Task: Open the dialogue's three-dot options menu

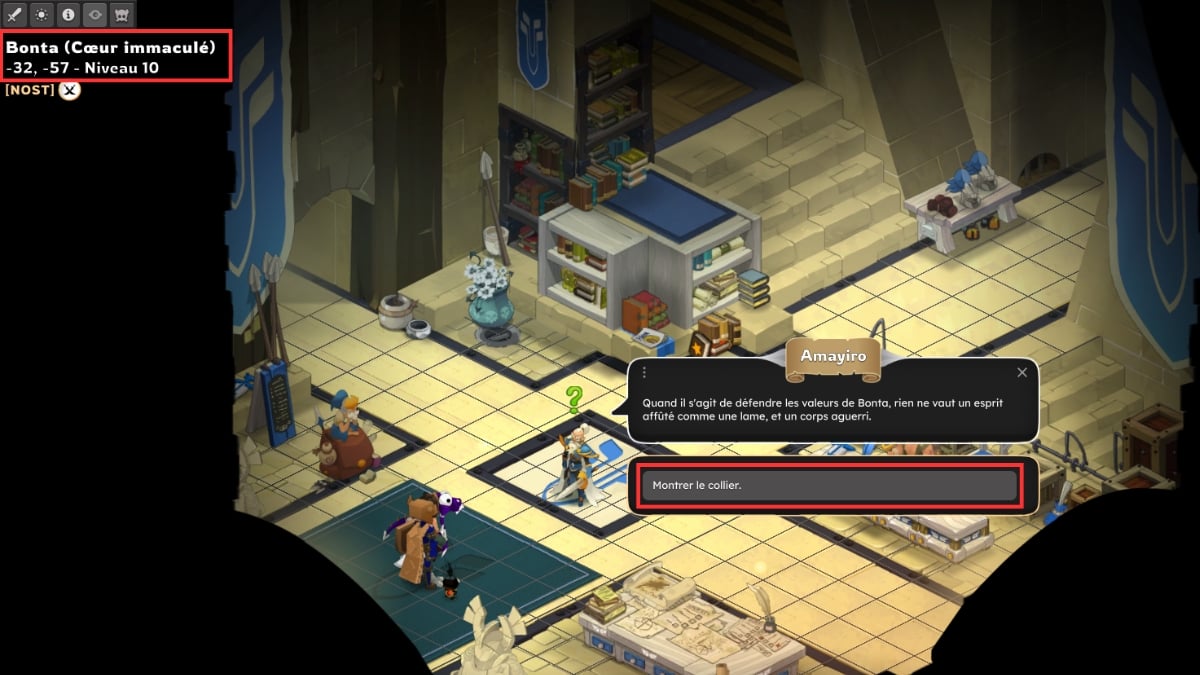Action: (644, 373)
